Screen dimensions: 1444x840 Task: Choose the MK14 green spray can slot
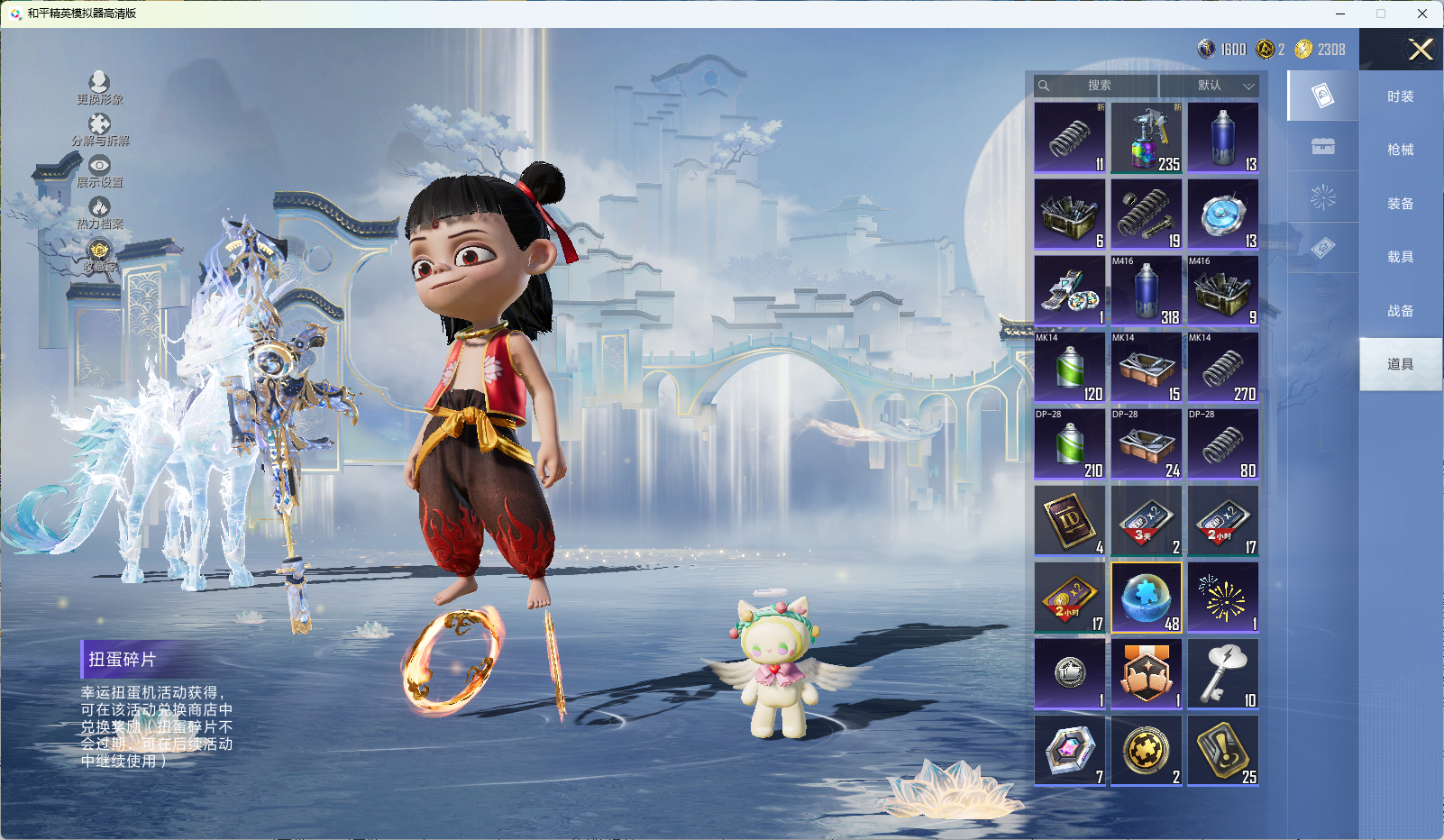click(x=1070, y=368)
